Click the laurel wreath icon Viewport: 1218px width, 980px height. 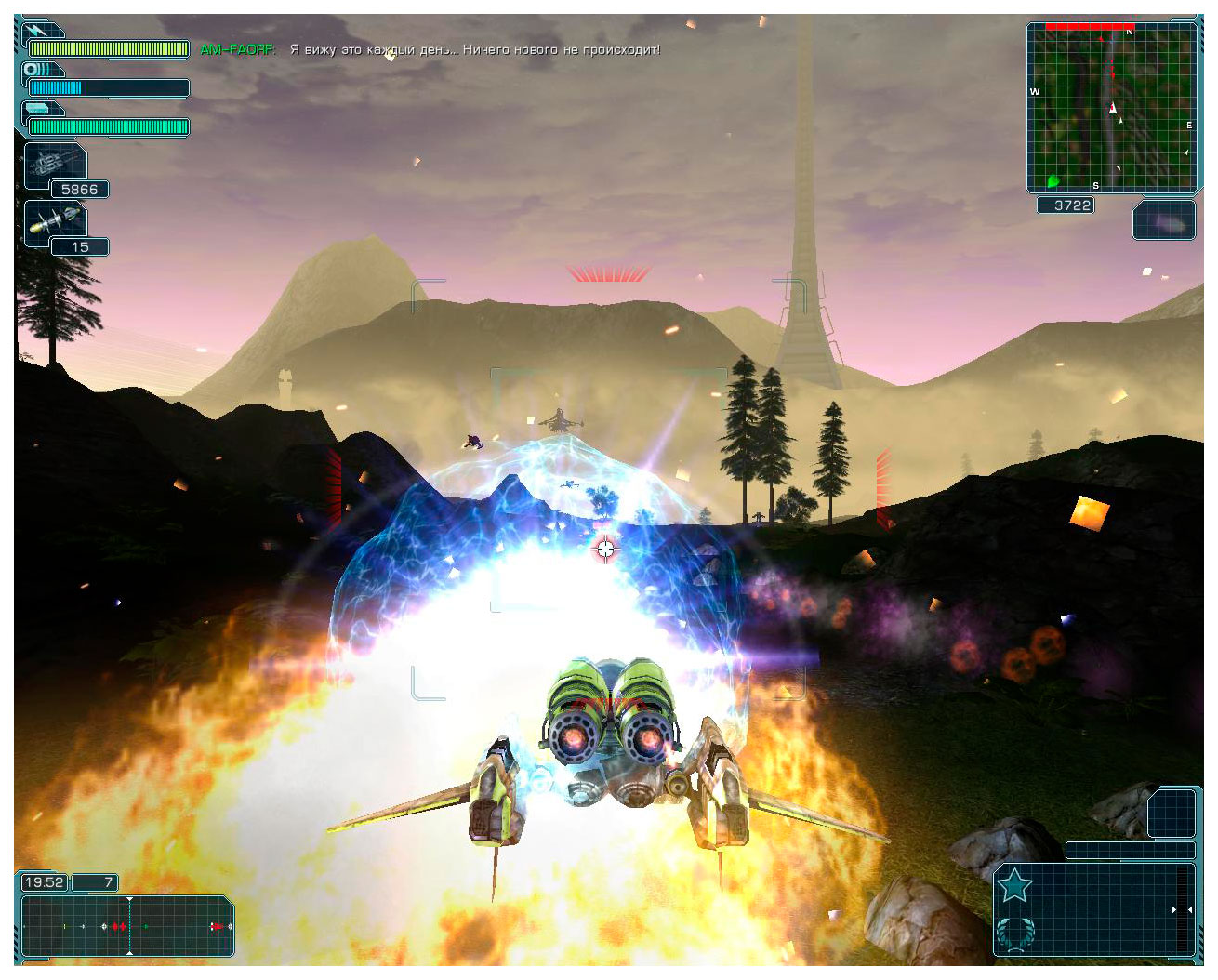(1014, 933)
